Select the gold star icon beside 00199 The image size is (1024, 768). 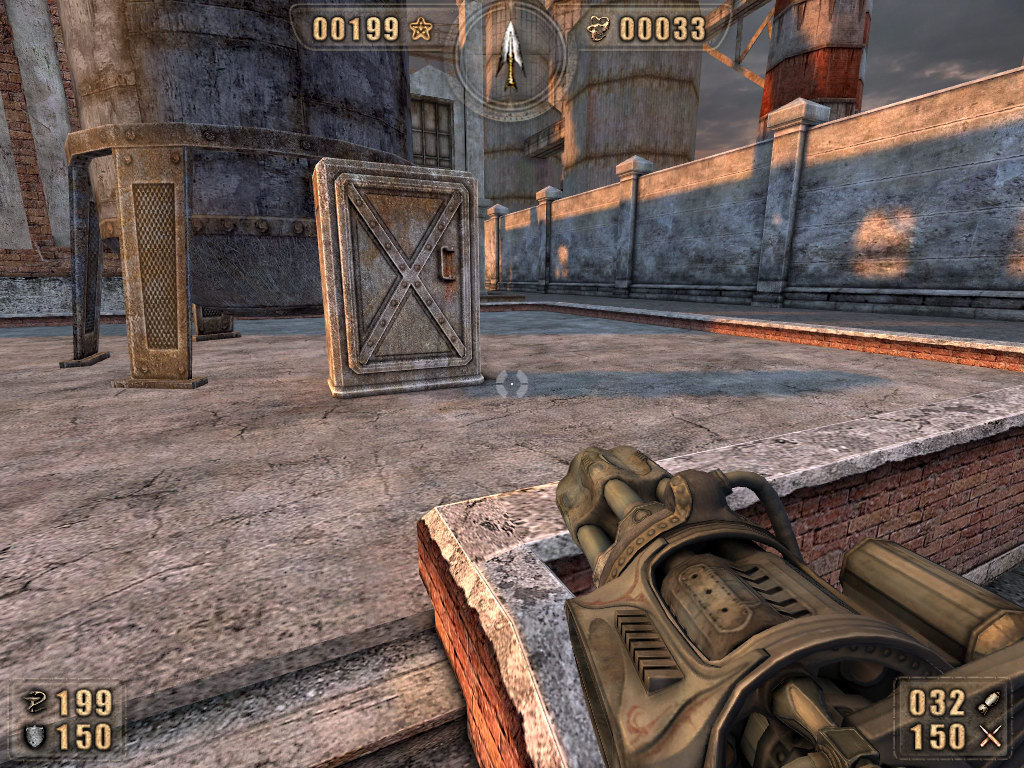420,30
